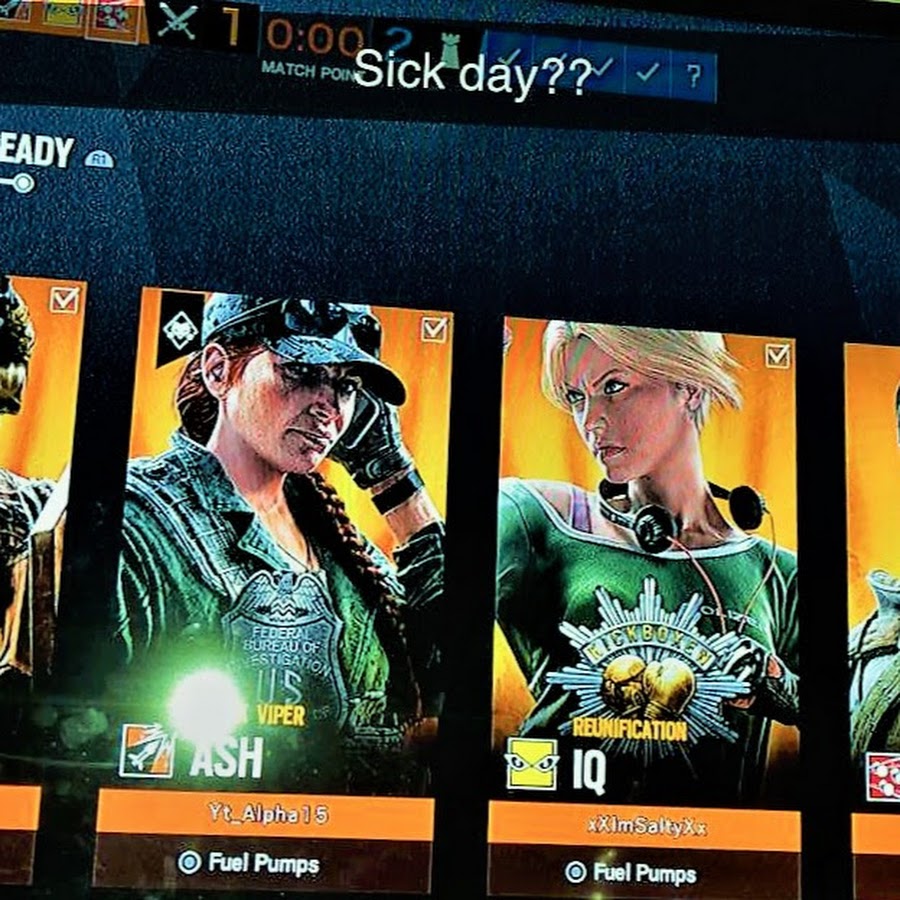Click the diamond badge on Ash's card
Image resolution: width=900 pixels, height=900 pixels.
tap(179, 330)
